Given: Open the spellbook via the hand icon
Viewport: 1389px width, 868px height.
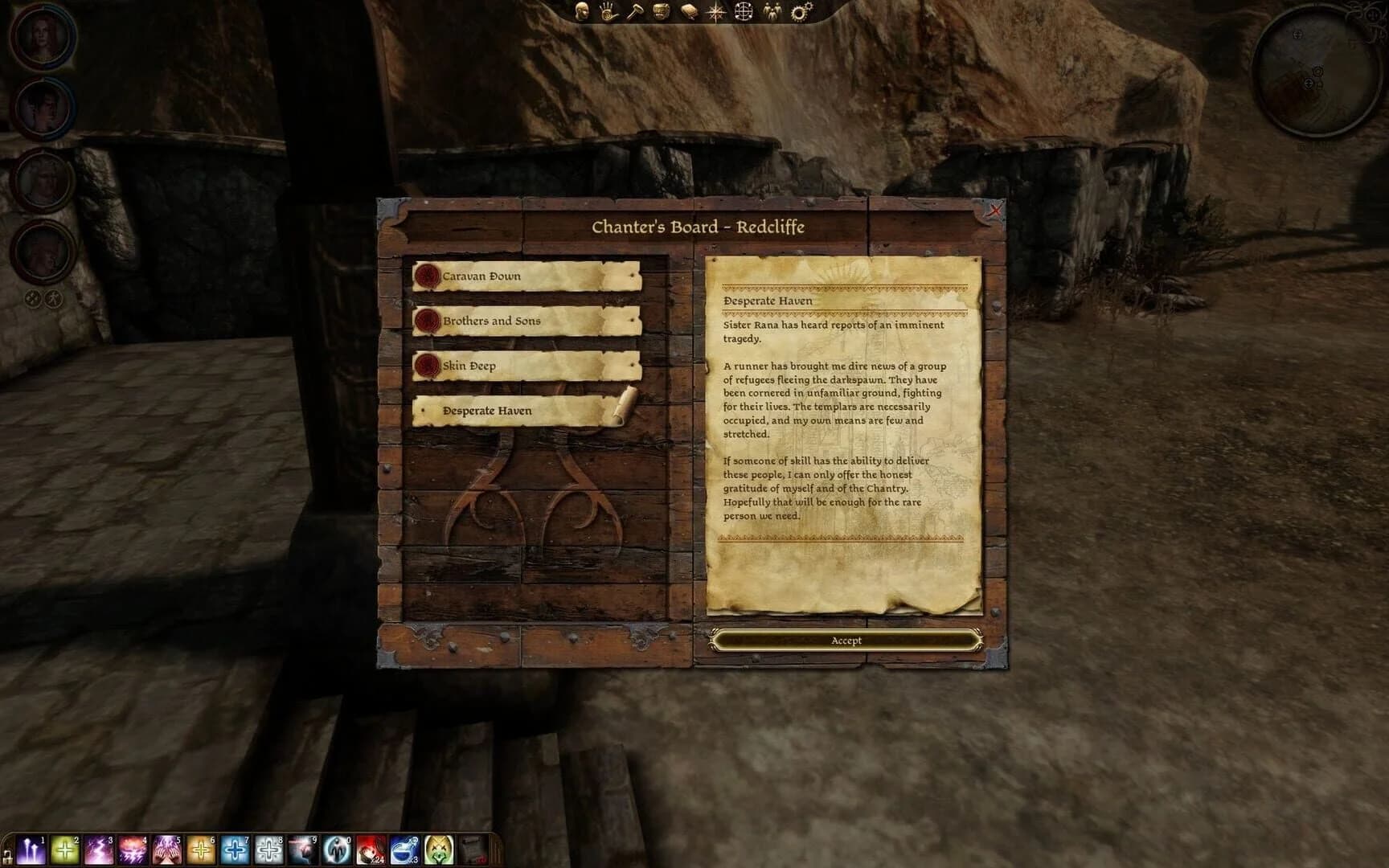Looking at the screenshot, I should click(606, 11).
